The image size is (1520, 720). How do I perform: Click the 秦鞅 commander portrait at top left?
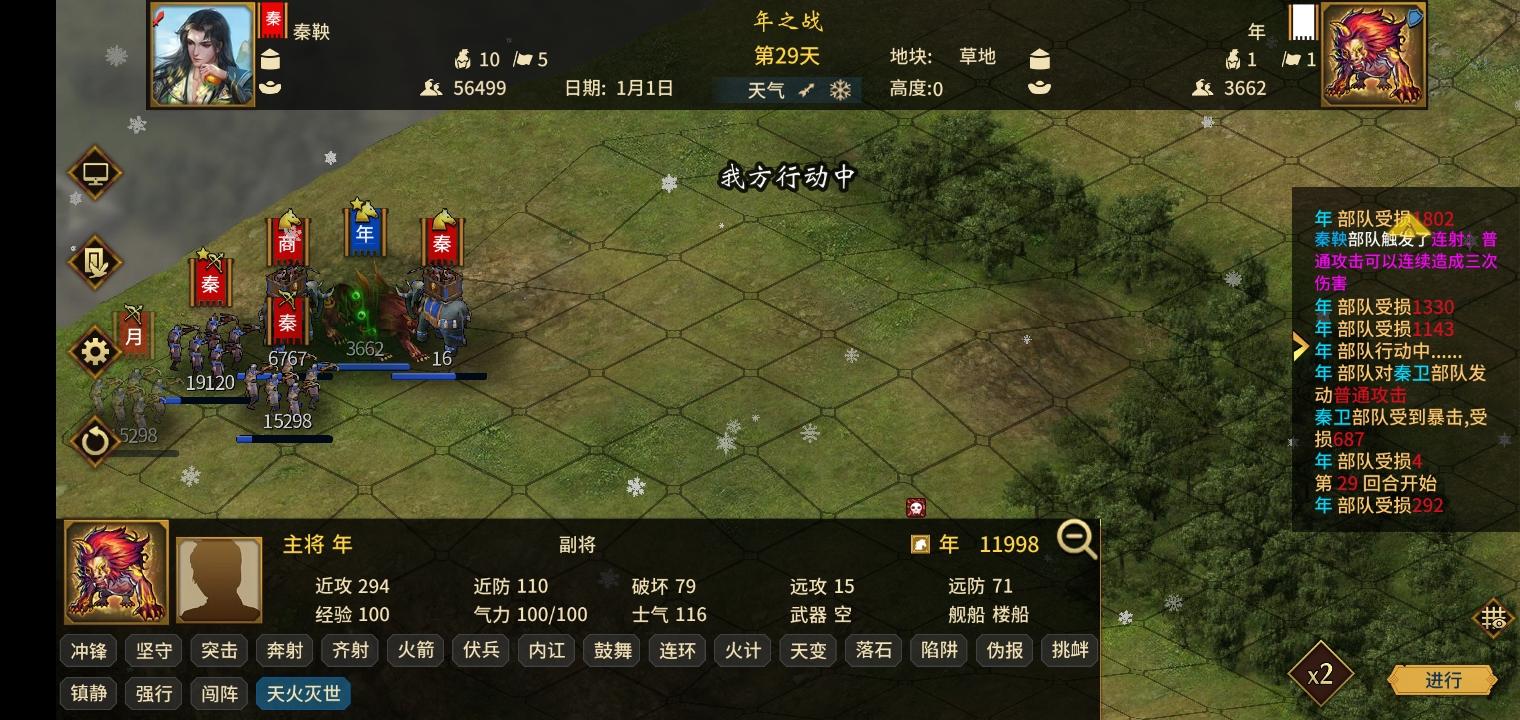202,55
